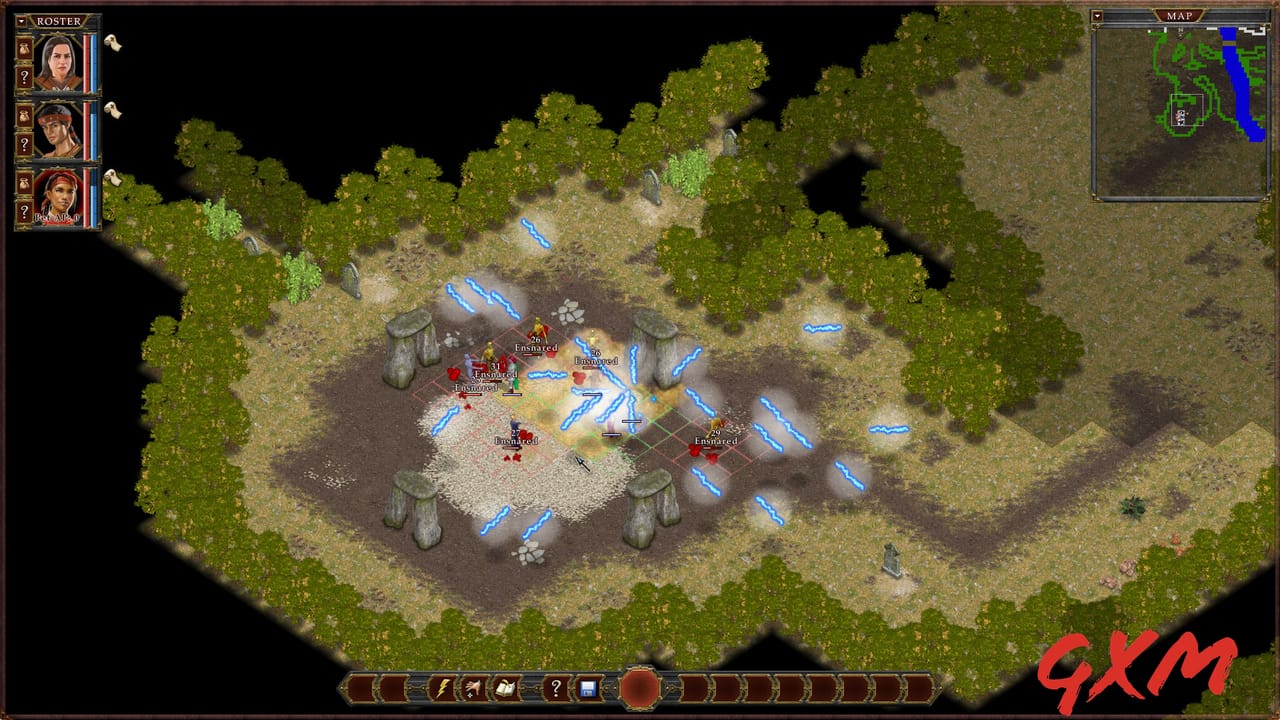Collapse the Roster panel with its arrow
This screenshot has width=1280, height=720.
[x=21, y=20]
